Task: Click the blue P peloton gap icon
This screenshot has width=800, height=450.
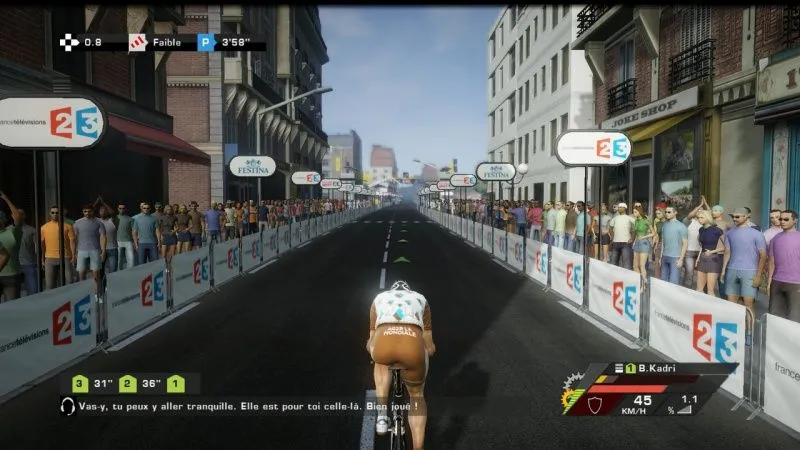Action: click(x=206, y=42)
